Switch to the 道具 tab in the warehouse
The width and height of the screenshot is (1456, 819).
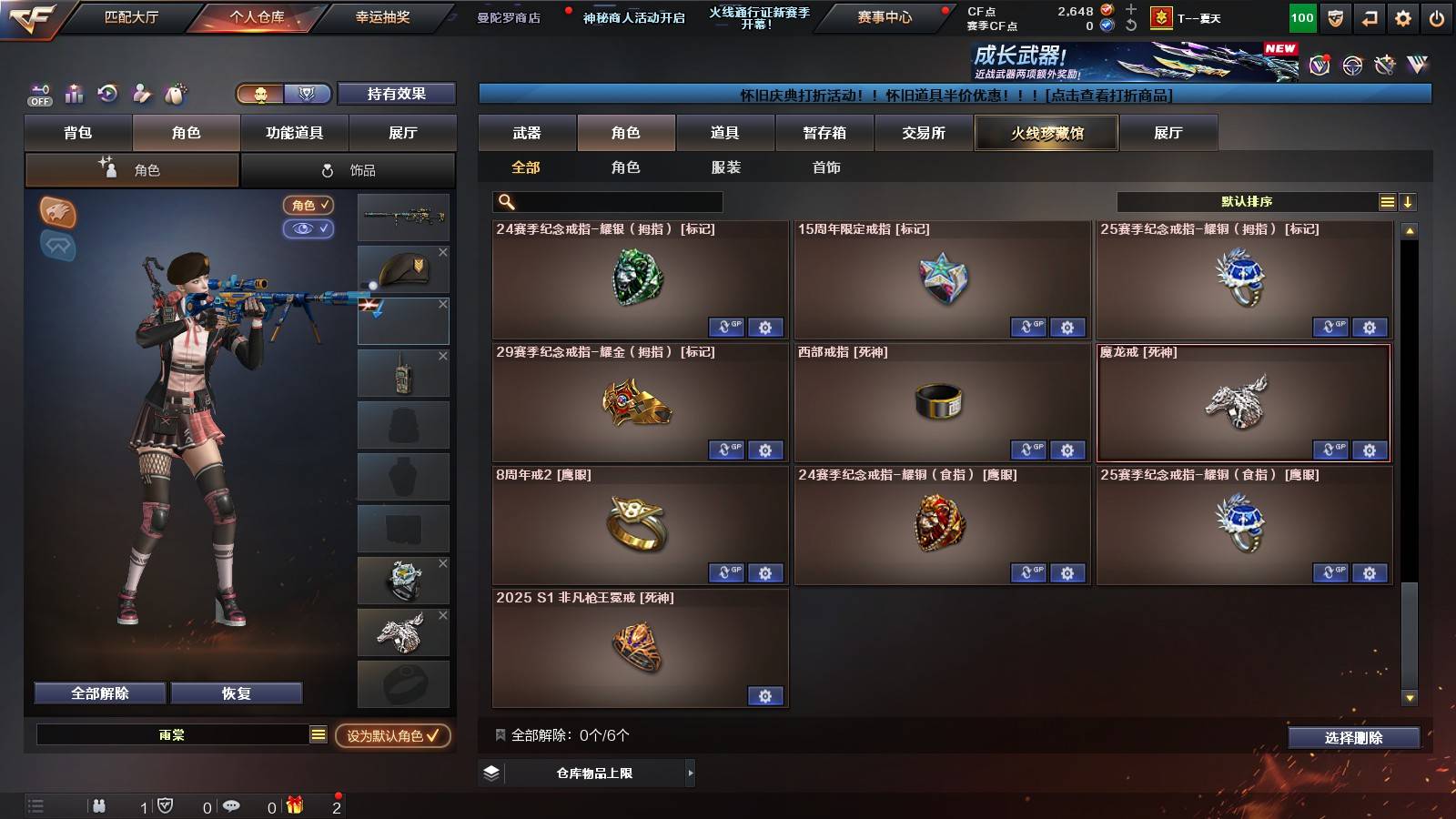click(725, 133)
